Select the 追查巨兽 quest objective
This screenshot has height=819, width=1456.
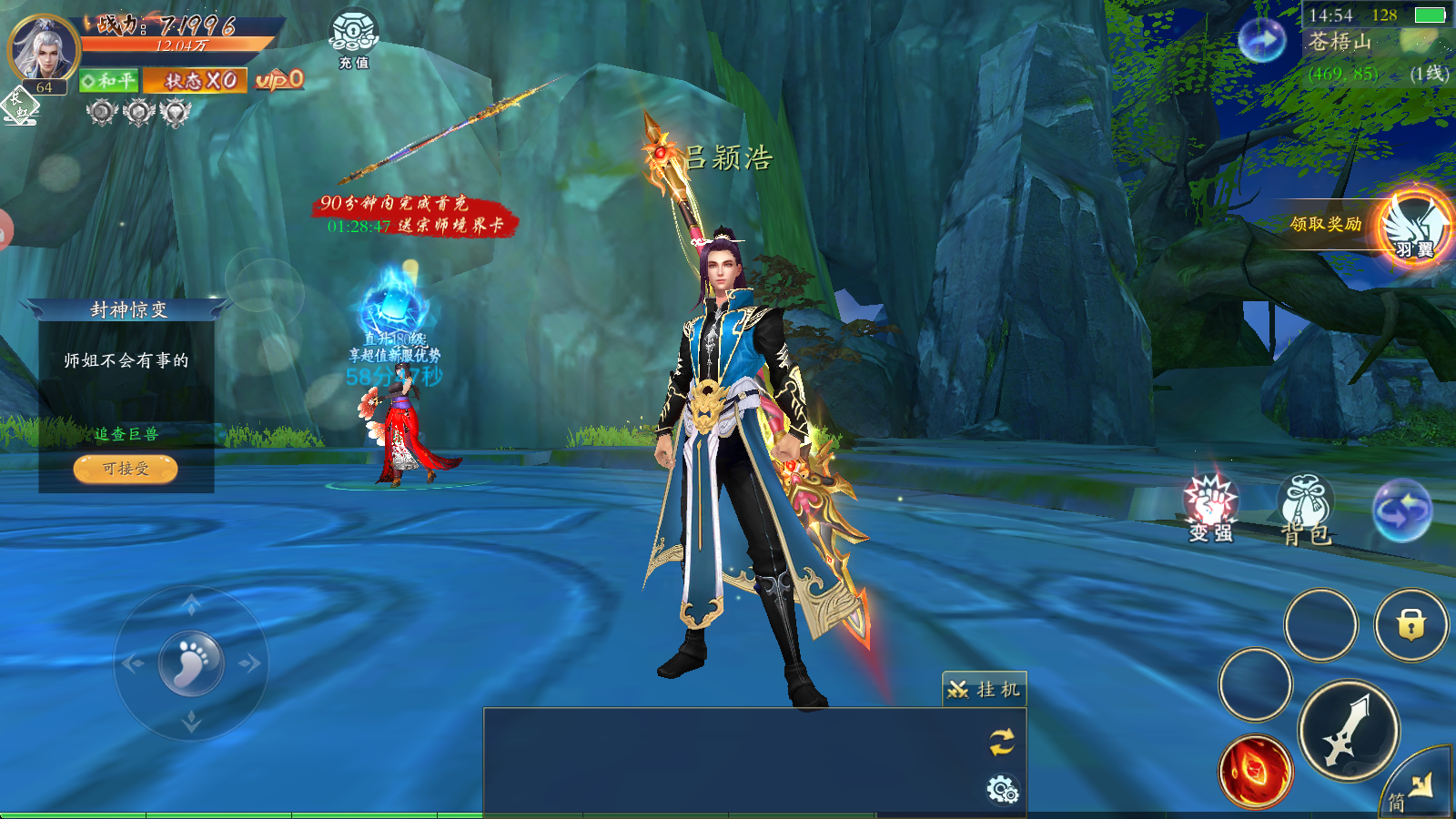(x=126, y=434)
